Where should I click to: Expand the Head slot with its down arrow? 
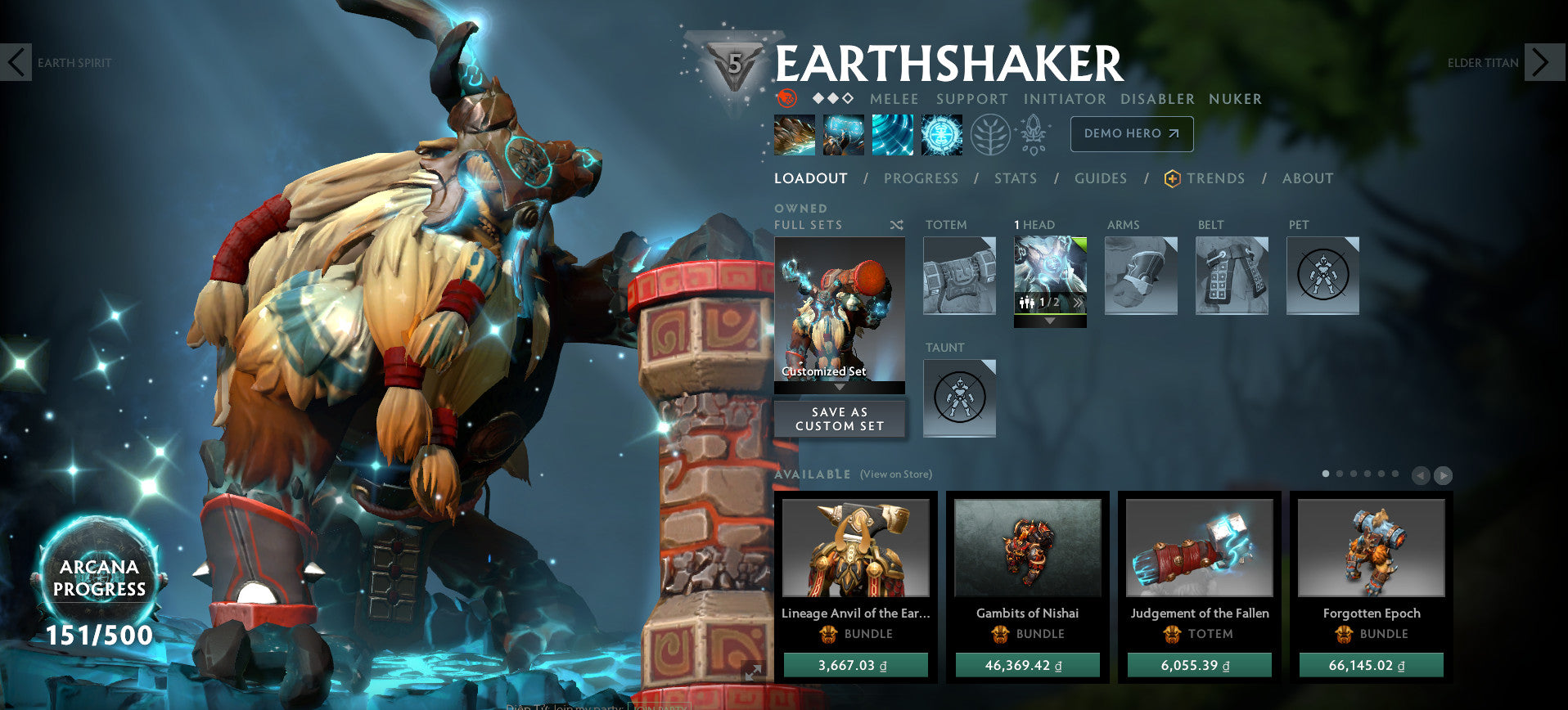point(1050,321)
